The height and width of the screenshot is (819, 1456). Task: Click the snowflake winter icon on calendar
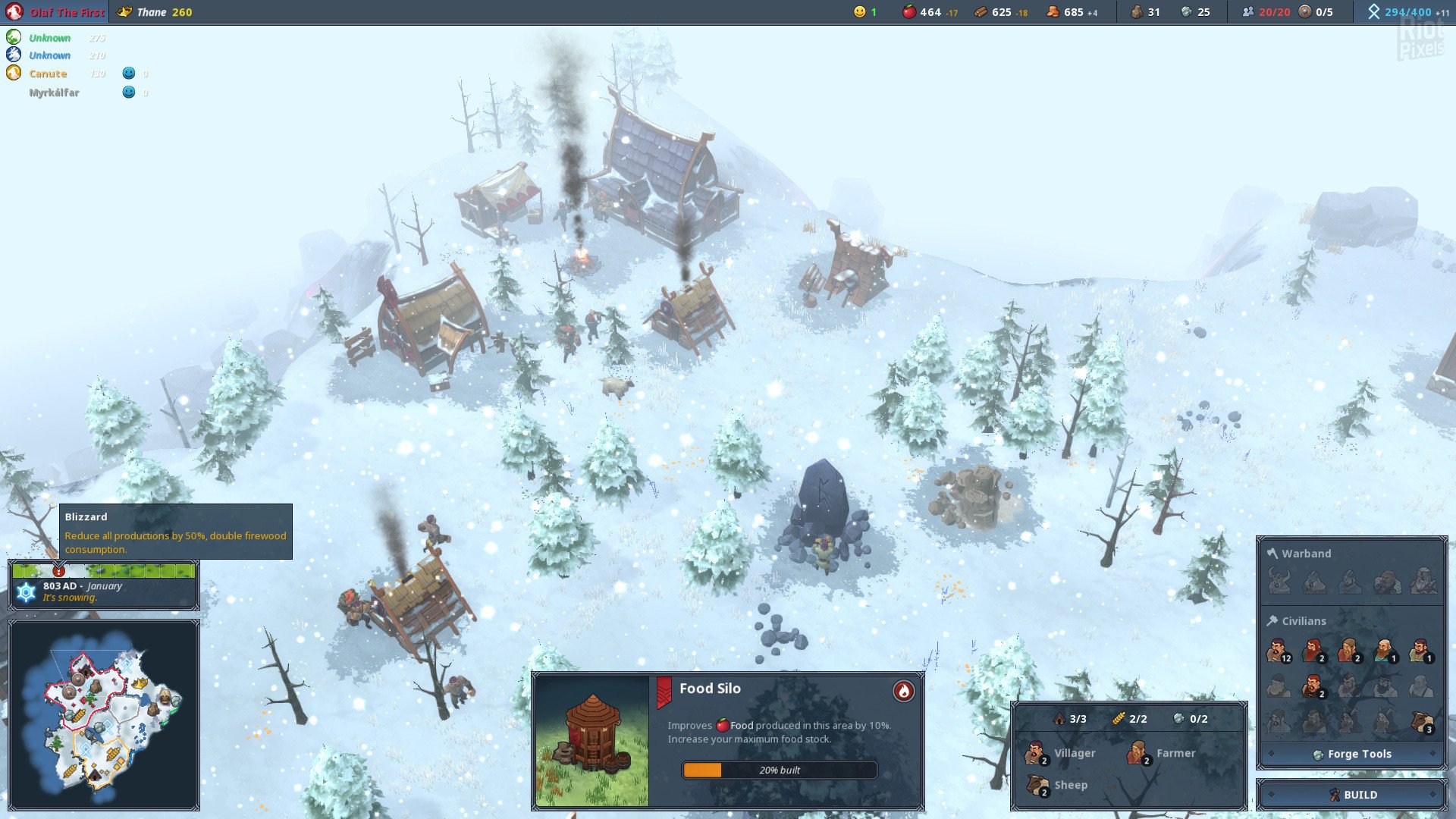(27, 592)
